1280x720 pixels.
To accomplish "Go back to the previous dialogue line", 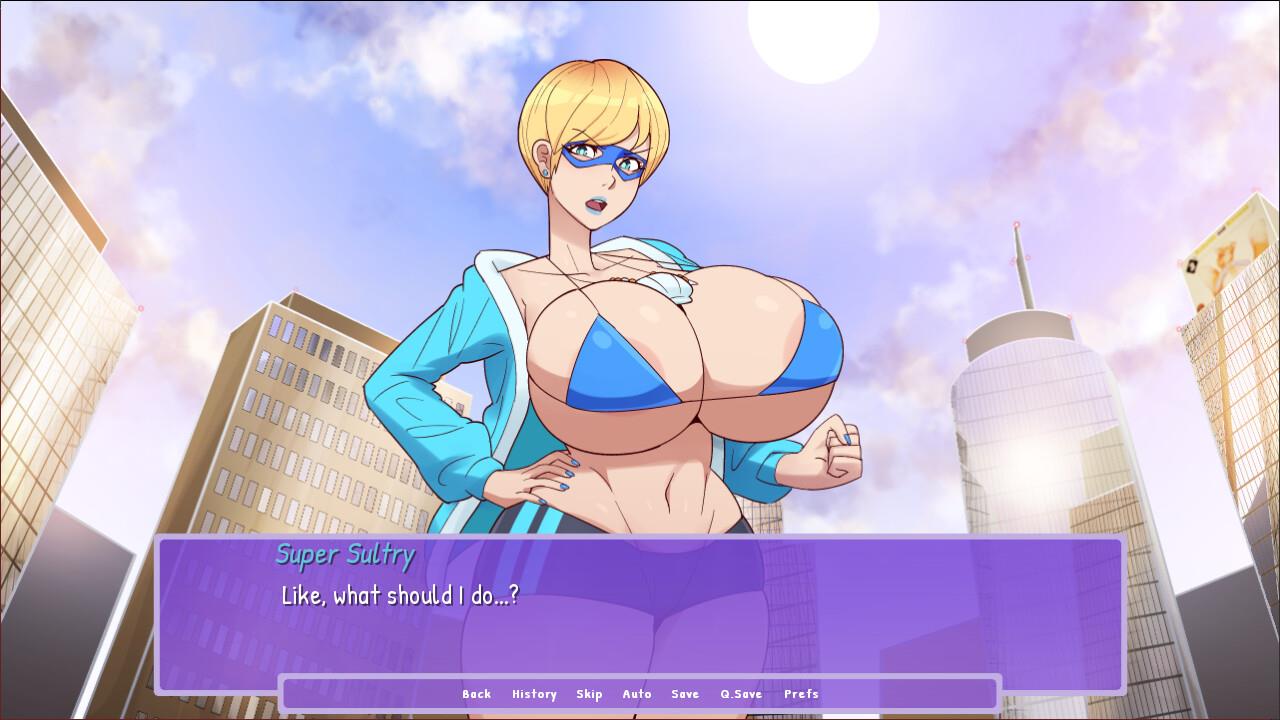I will 476,694.
